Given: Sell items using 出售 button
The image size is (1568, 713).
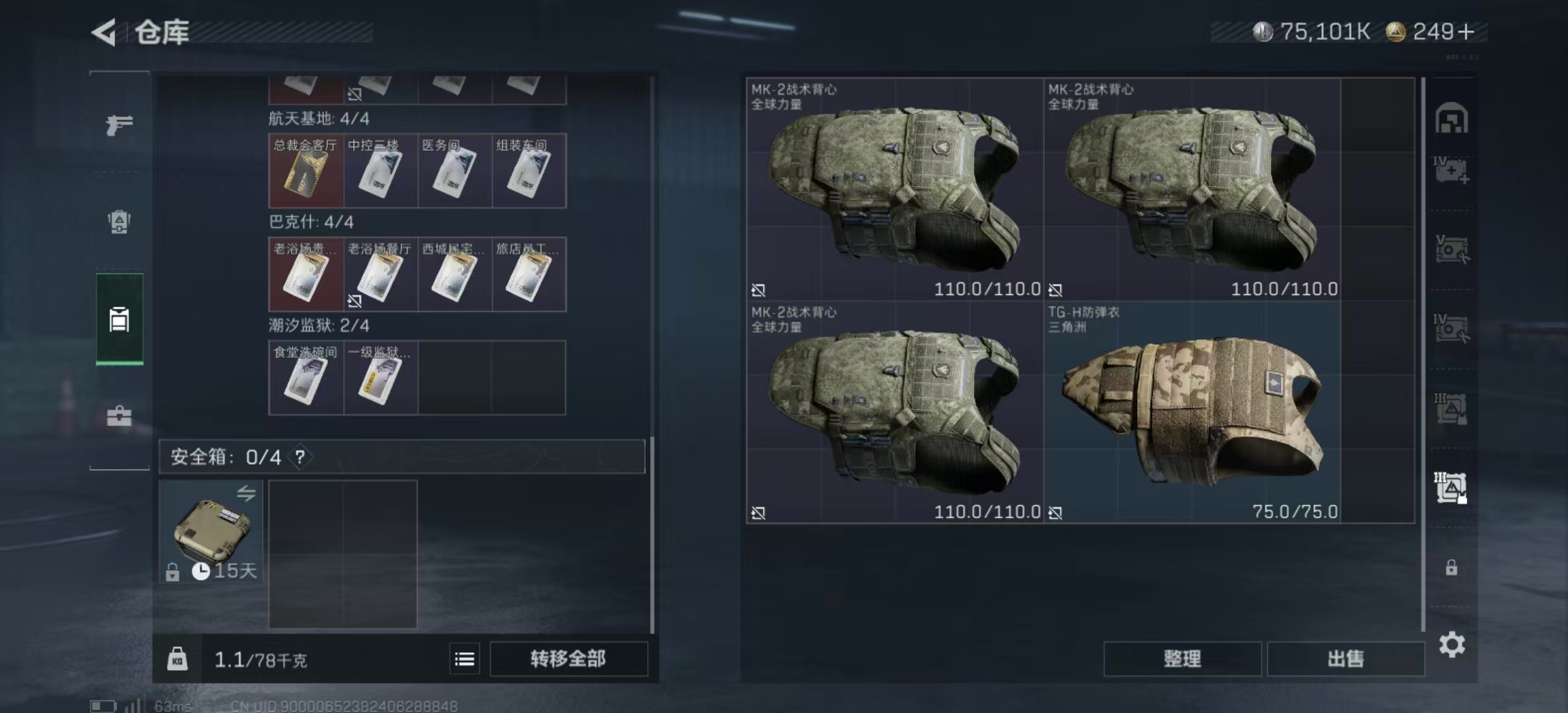Looking at the screenshot, I should pos(1346,659).
